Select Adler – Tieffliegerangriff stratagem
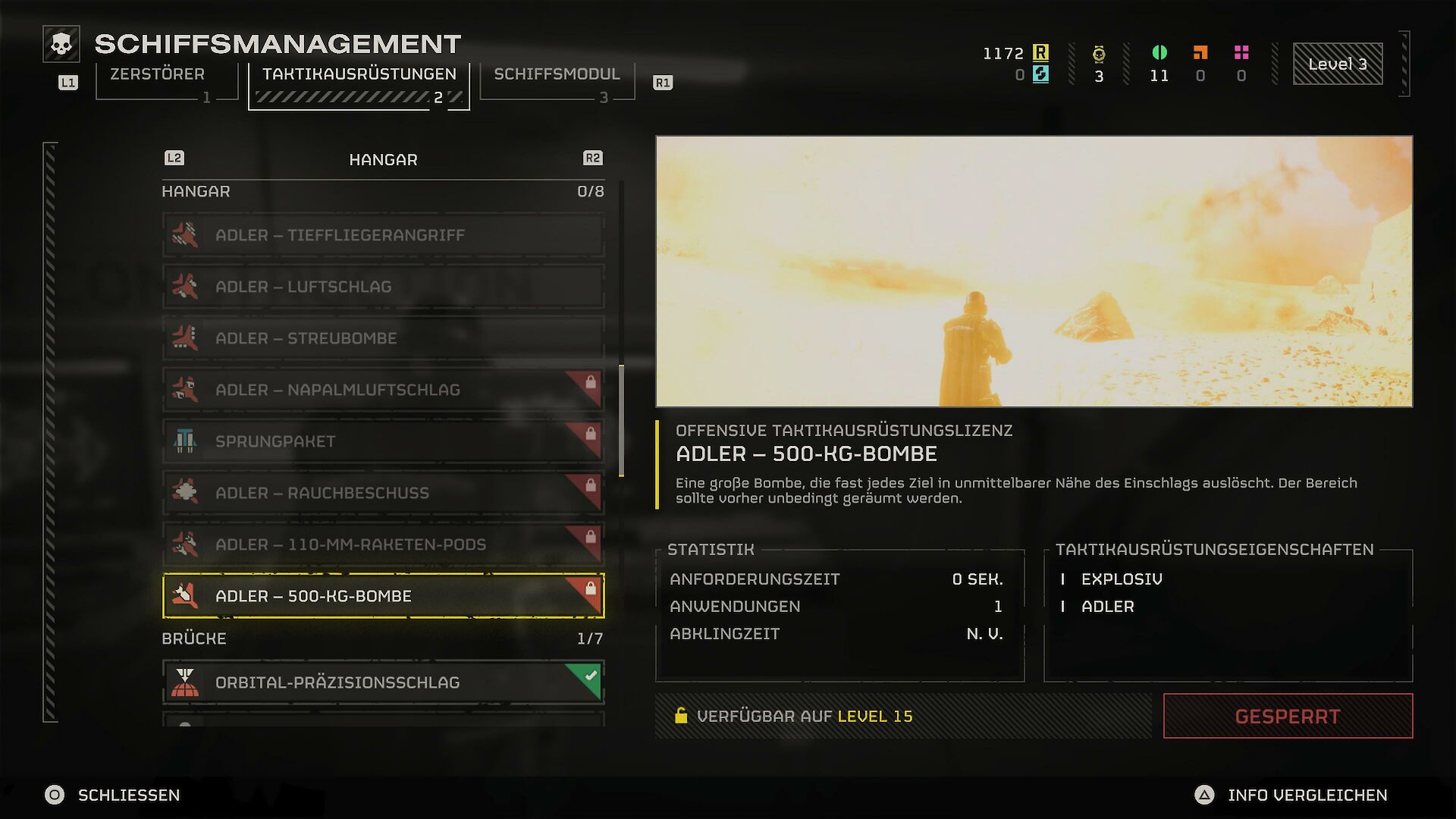 click(383, 235)
